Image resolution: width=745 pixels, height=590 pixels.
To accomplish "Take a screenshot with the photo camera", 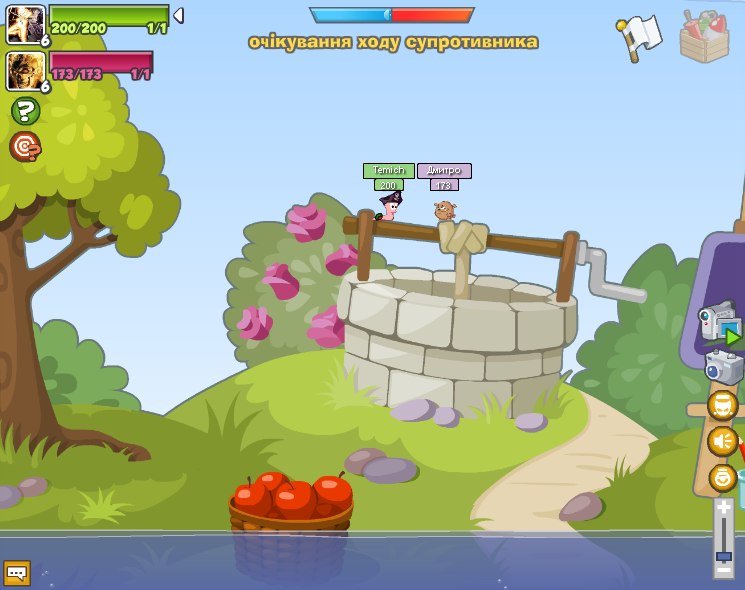I will (x=722, y=366).
